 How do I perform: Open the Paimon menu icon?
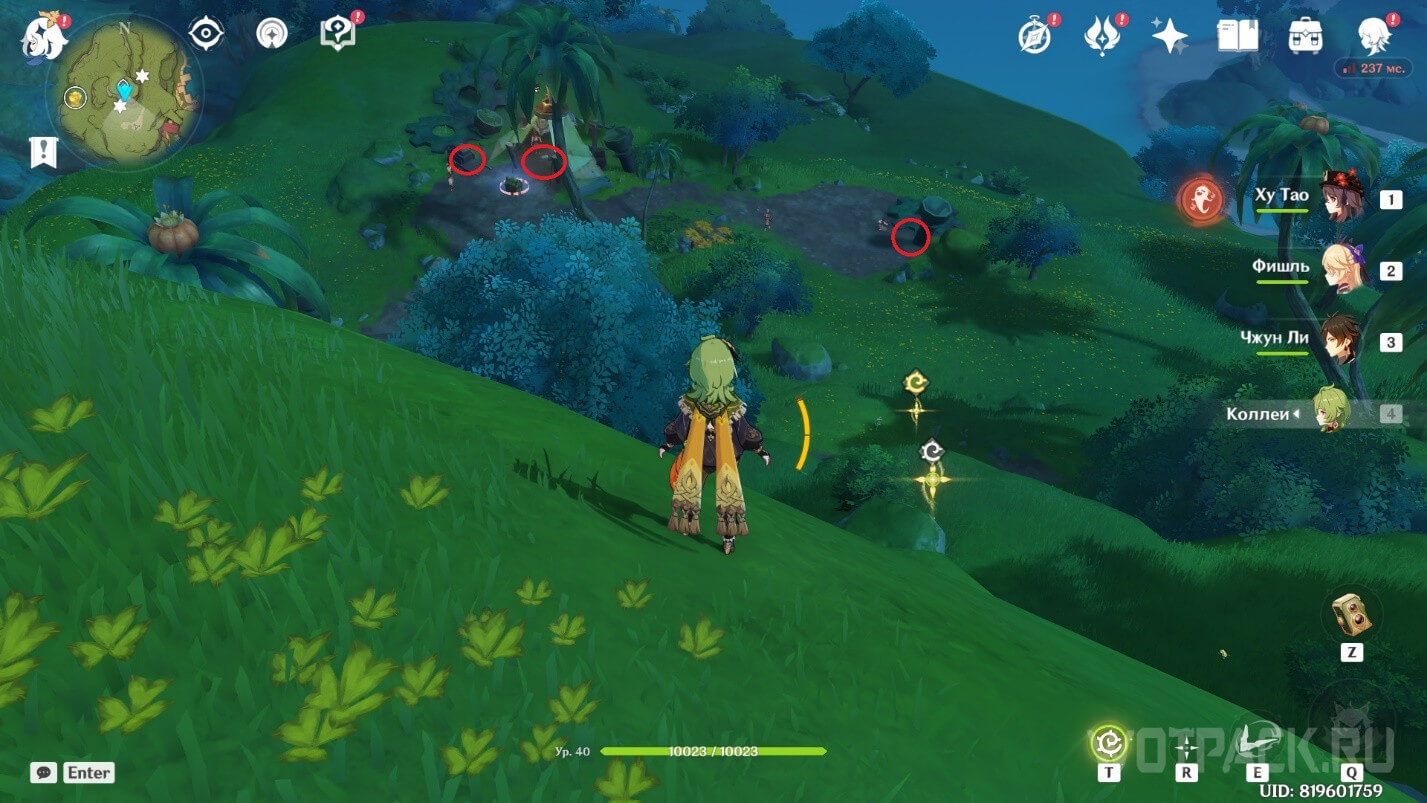(x=44, y=37)
